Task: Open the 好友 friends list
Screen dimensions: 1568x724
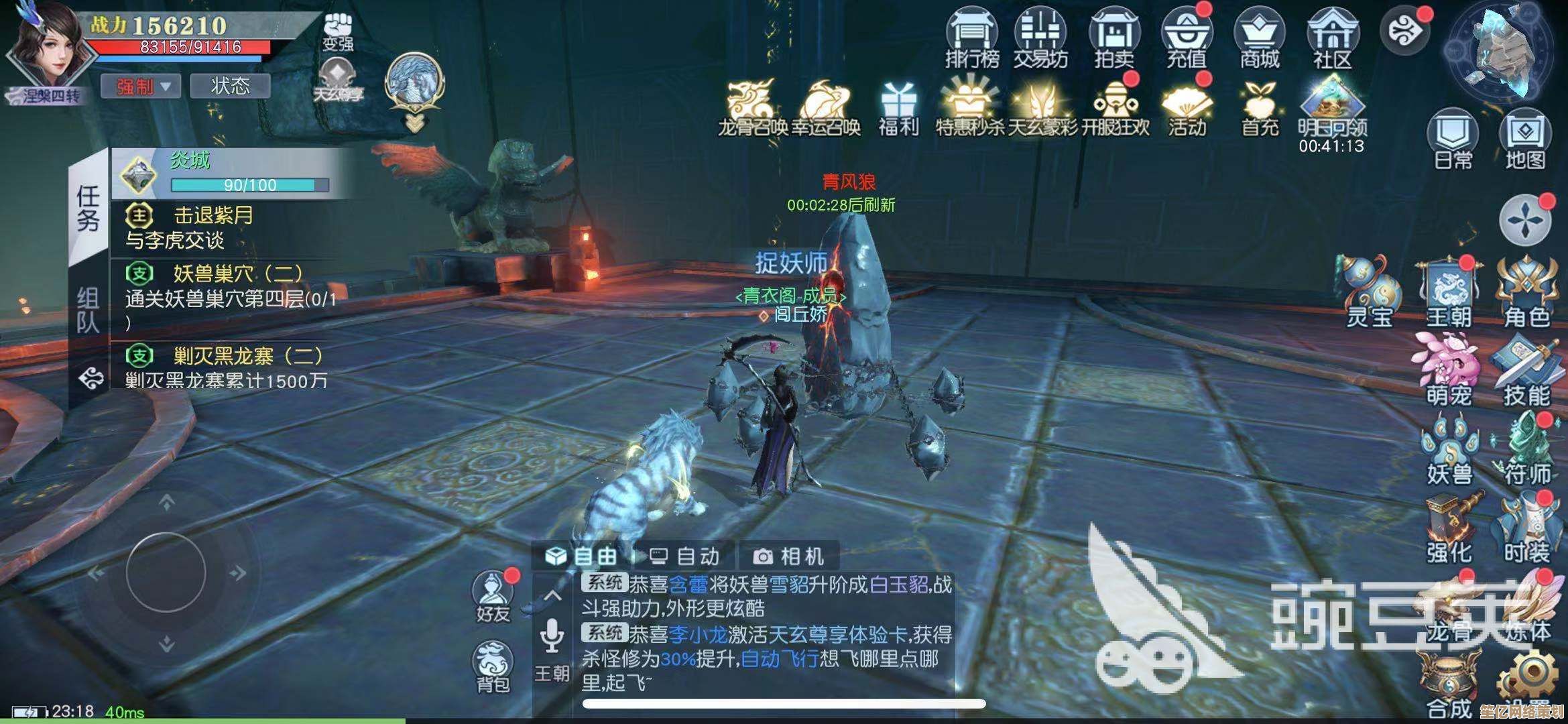Action: pos(493,595)
